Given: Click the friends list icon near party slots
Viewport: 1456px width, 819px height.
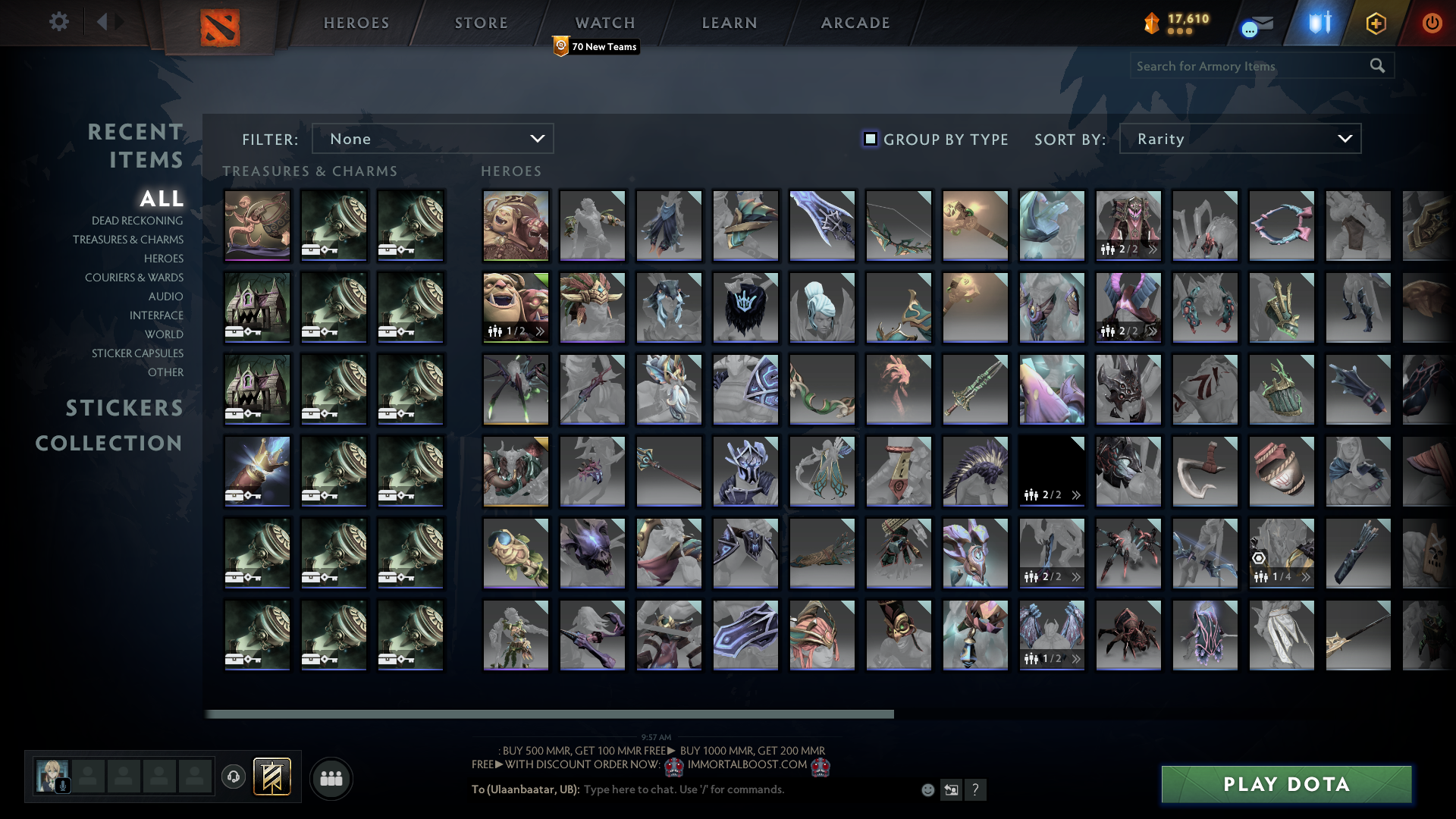Looking at the screenshot, I should 331,777.
